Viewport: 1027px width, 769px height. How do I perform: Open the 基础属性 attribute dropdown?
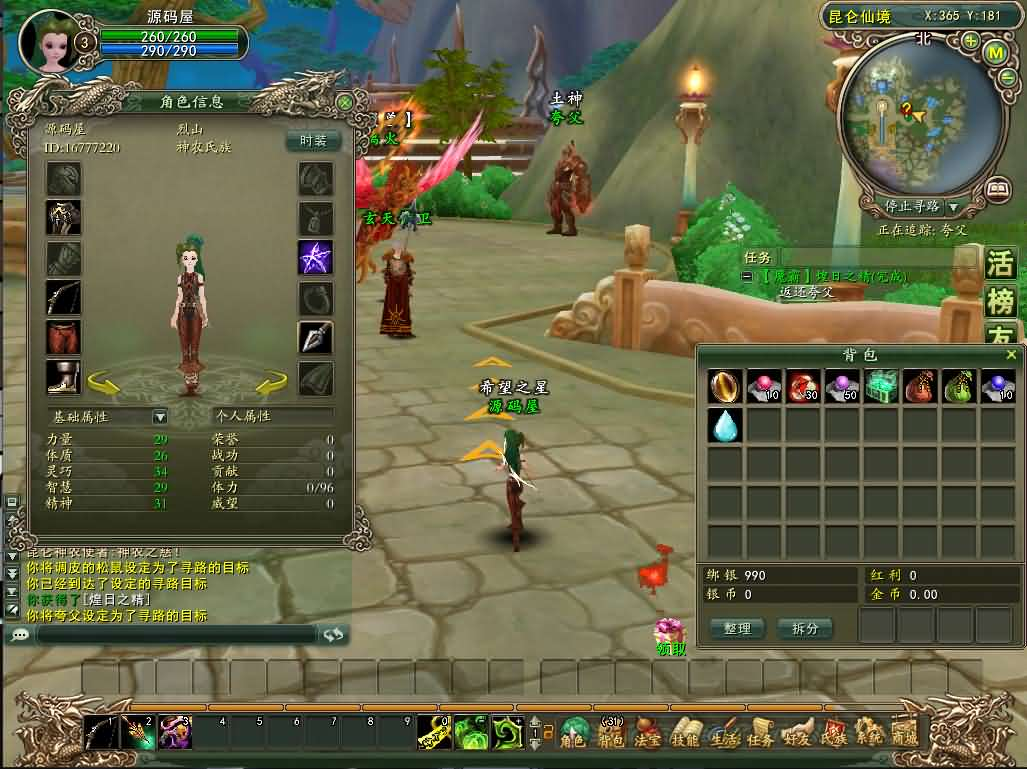point(159,416)
